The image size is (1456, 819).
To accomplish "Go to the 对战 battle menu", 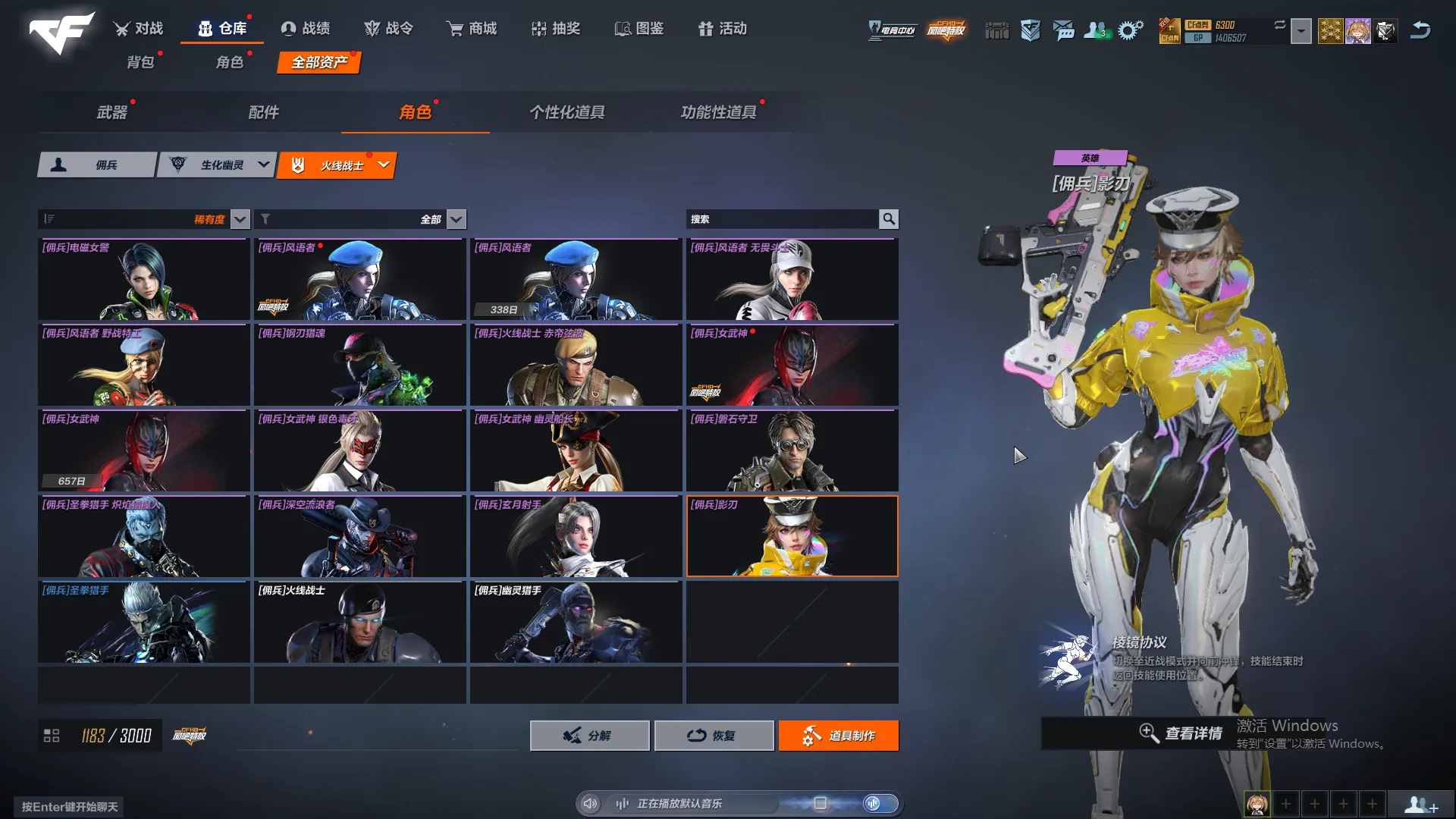I will coord(139,29).
